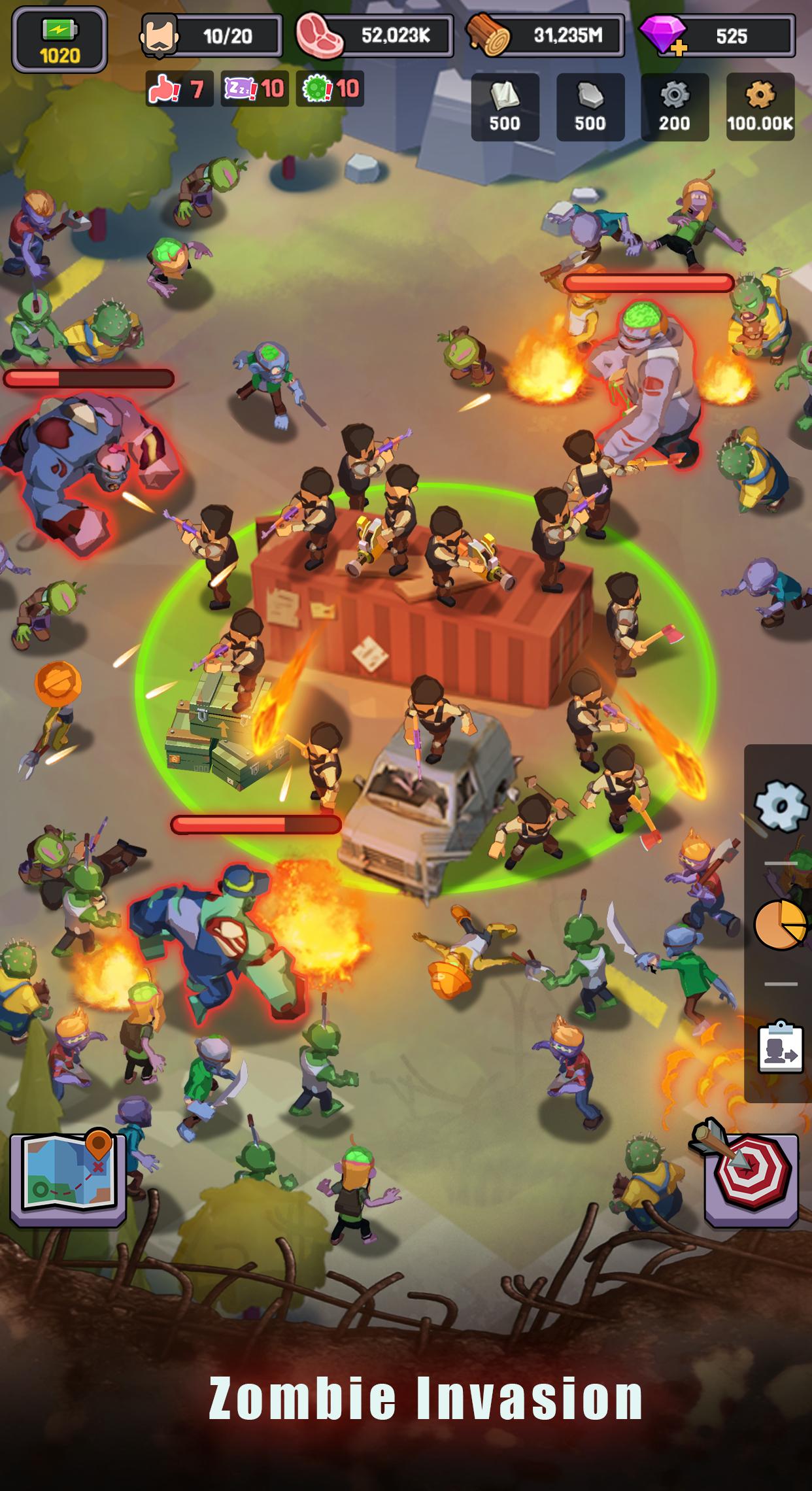The image size is (812, 1491).
Task: Select the stone material slot
Action: pyautogui.click(x=590, y=107)
